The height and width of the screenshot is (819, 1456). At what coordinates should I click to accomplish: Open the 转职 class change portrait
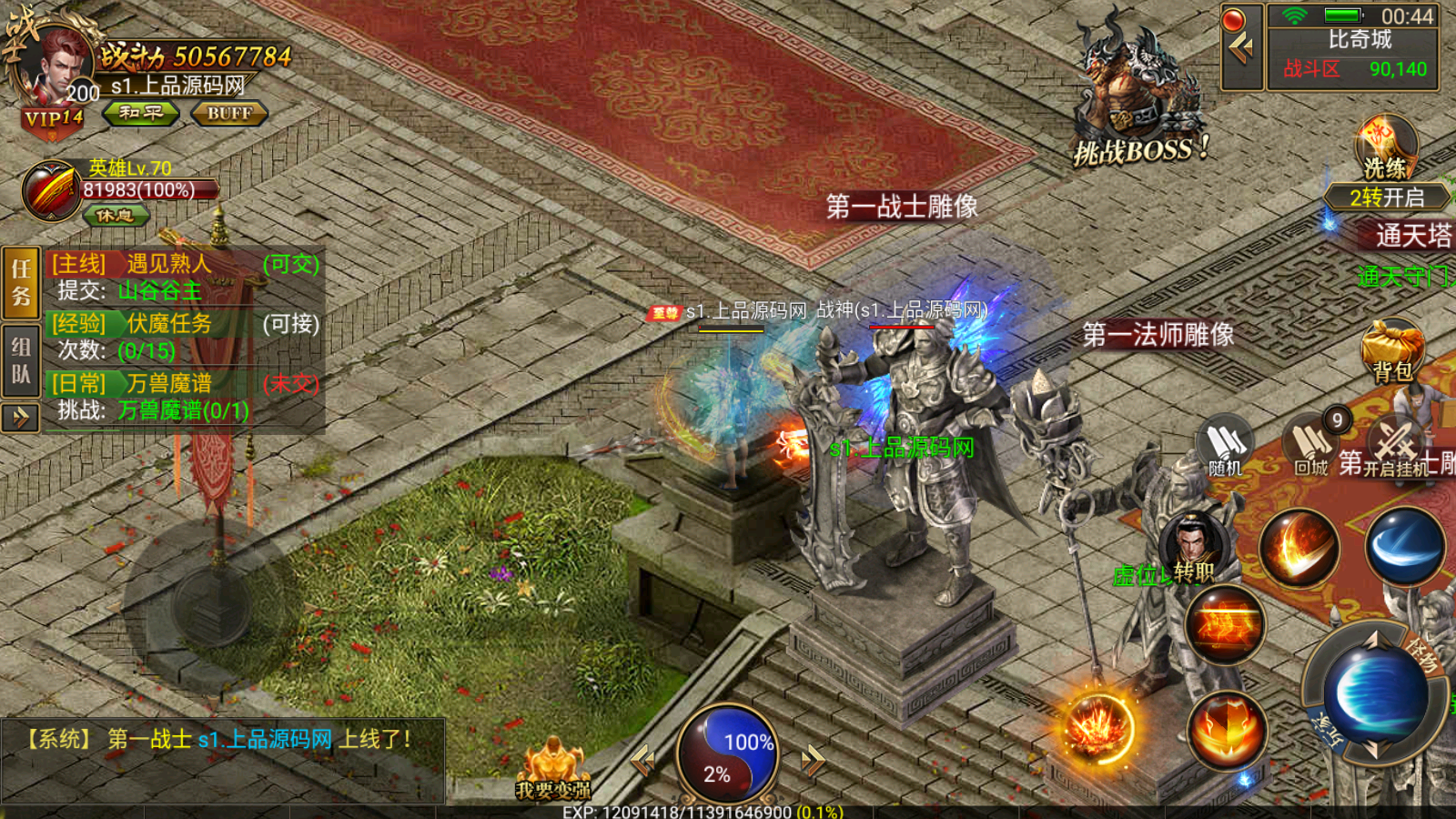tap(1192, 548)
